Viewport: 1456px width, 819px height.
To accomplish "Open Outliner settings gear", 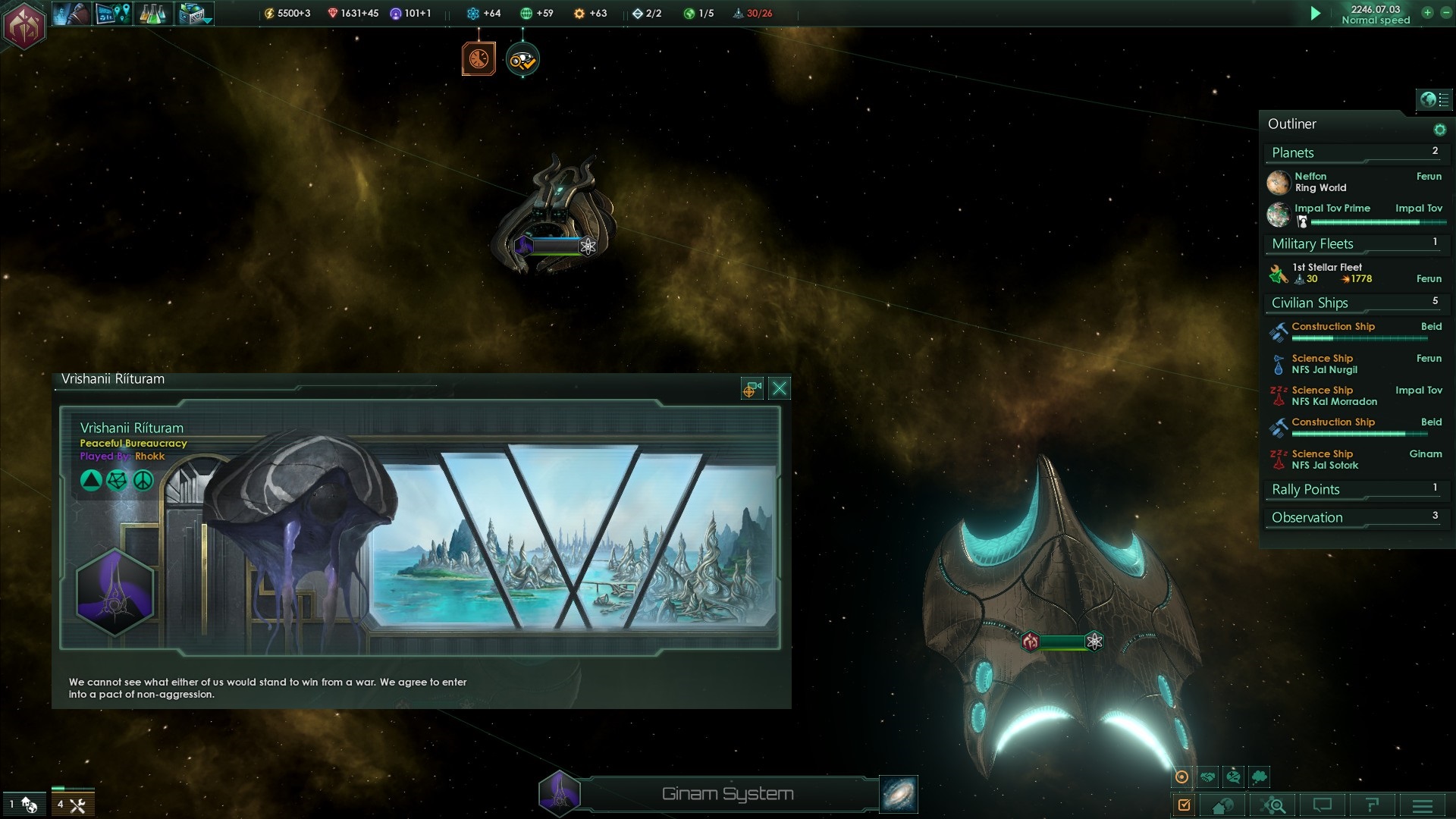I will point(1439,130).
